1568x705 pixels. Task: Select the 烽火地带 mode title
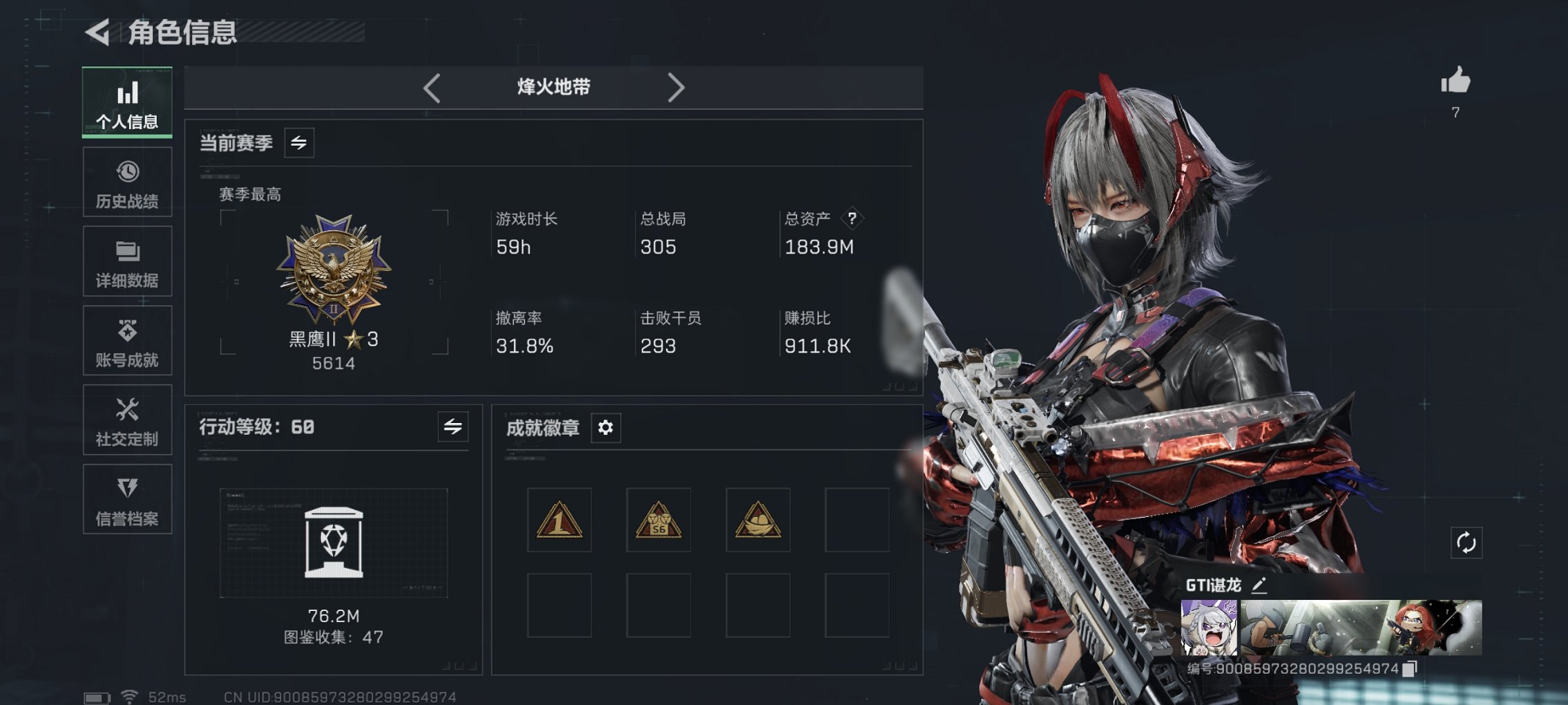pos(553,88)
